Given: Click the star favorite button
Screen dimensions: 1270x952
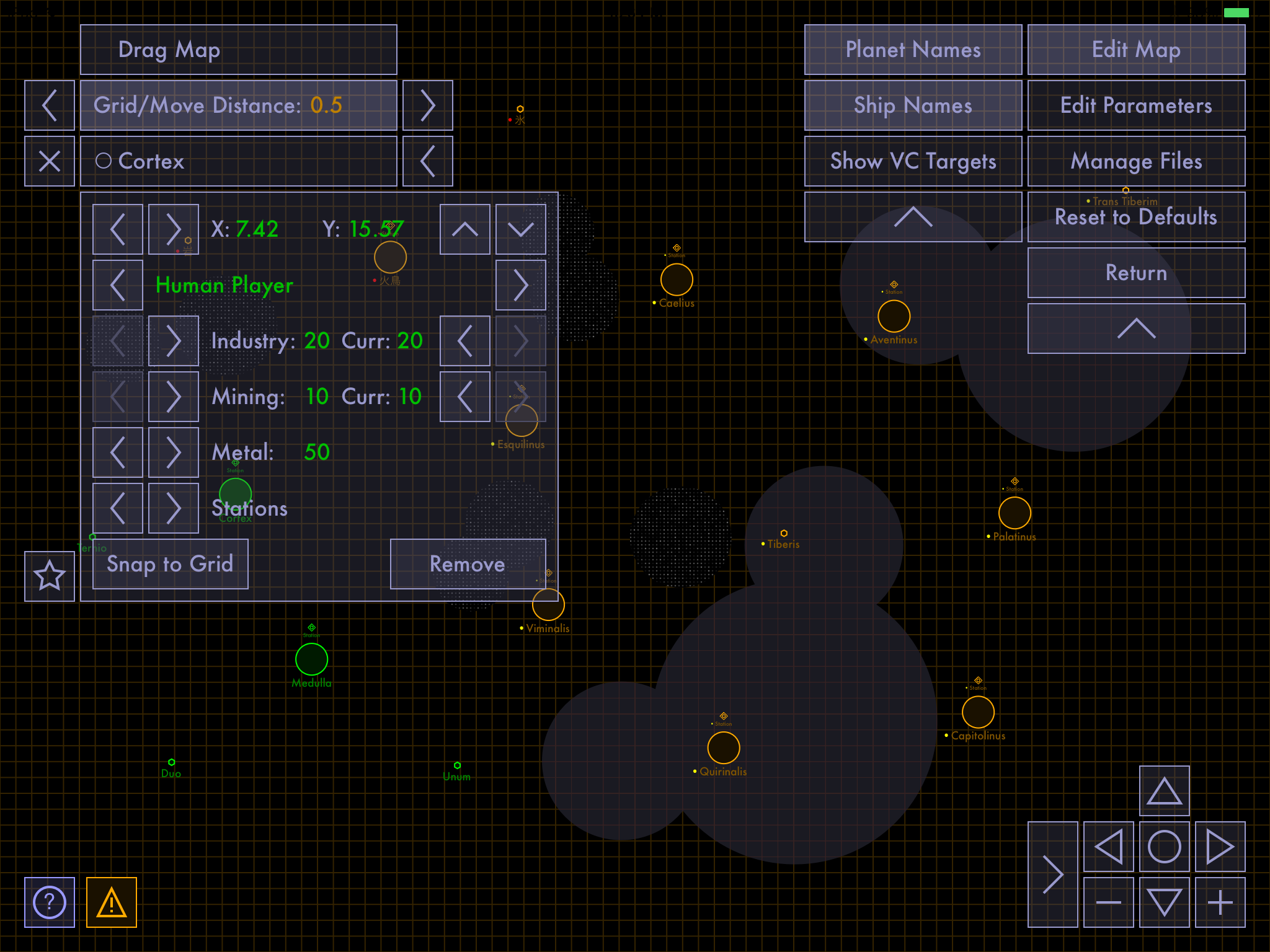Looking at the screenshot, I should click(x=50, y=576).
